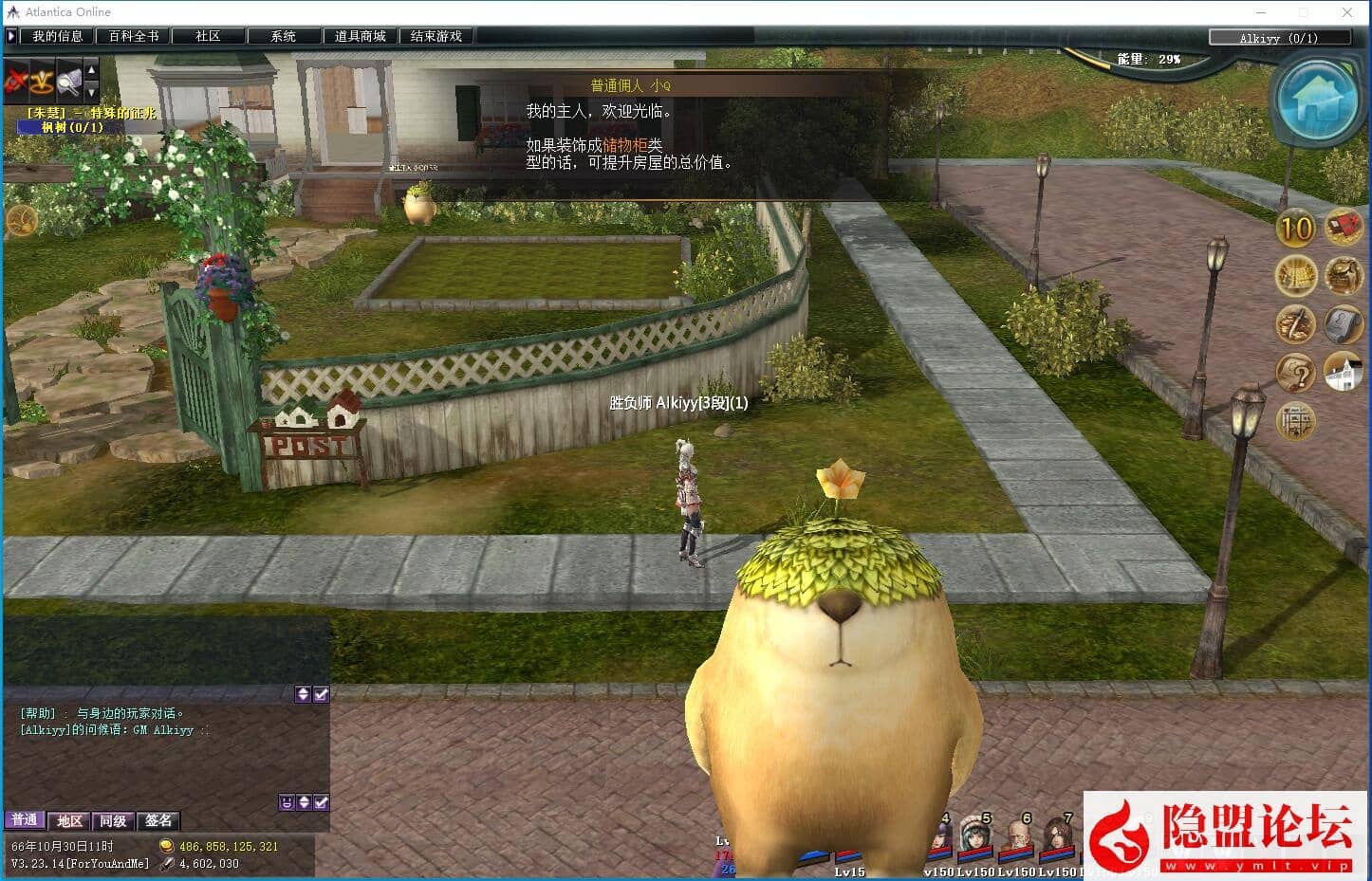Click the red X cancel icon in the top-left toolbar
Screen dimensions: 1372x881
15,81
